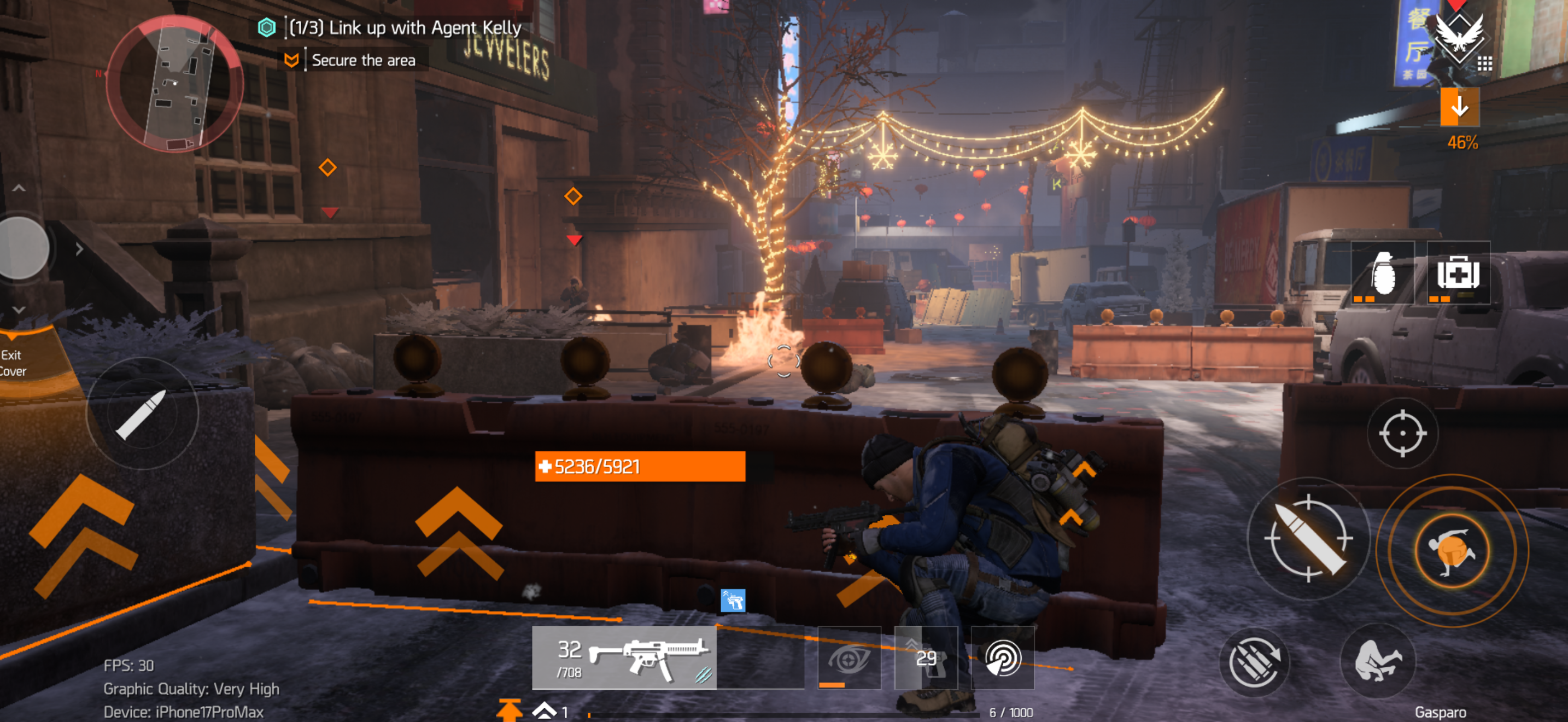Image resolution: width=1568 pixels, height=722 pixels.
Task: Tap the Exit Cover button
Action: coord(13,363)
